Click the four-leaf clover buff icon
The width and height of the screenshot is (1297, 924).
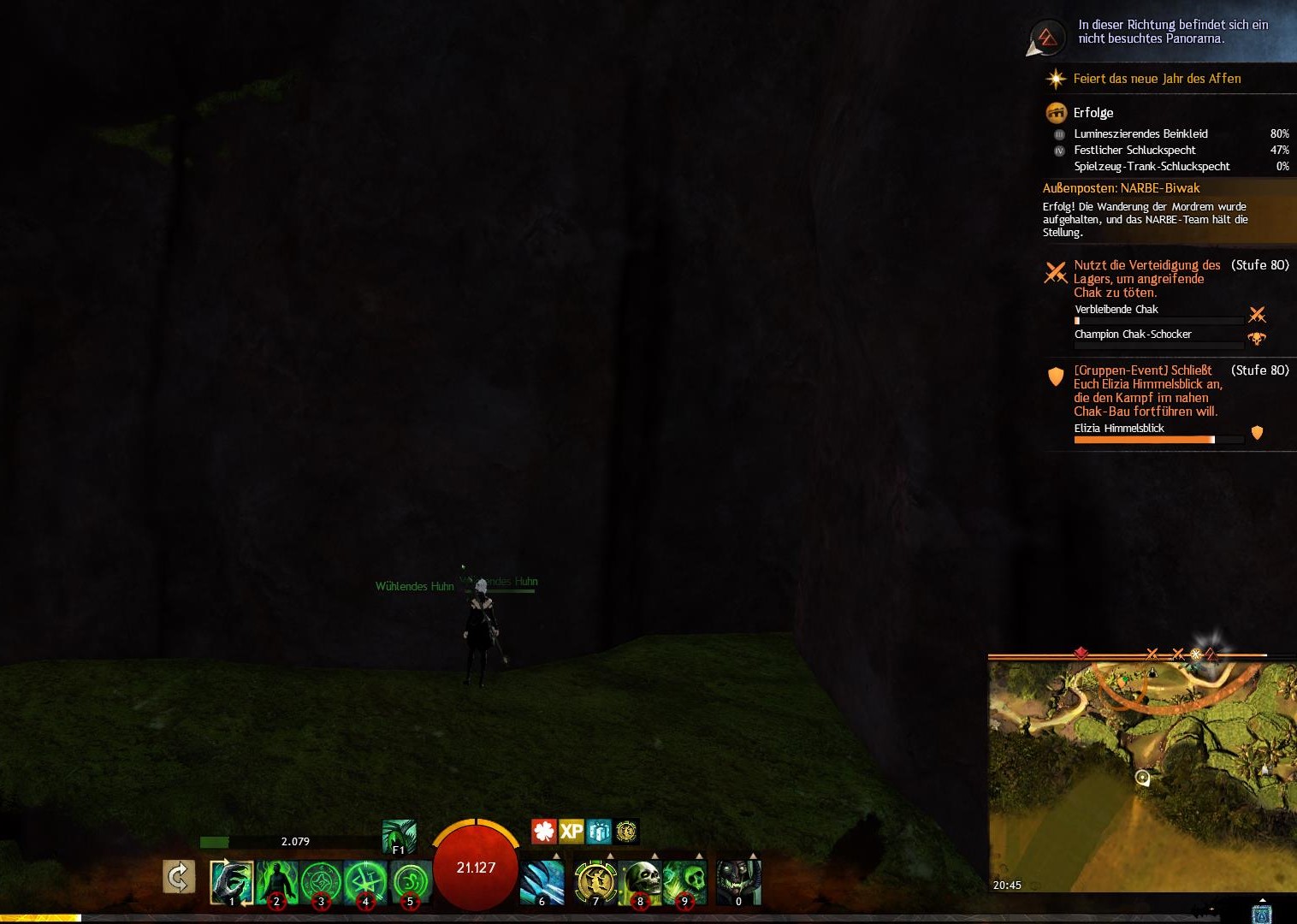[544, 831]
